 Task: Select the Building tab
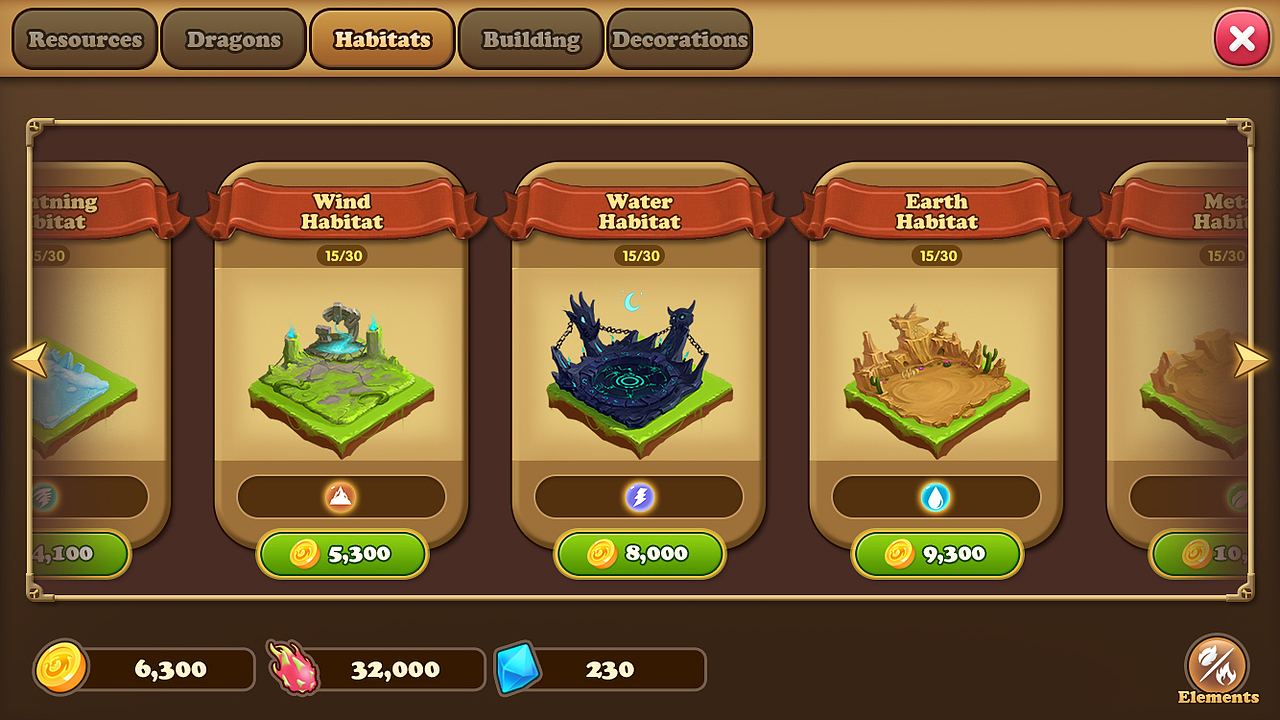530,39
